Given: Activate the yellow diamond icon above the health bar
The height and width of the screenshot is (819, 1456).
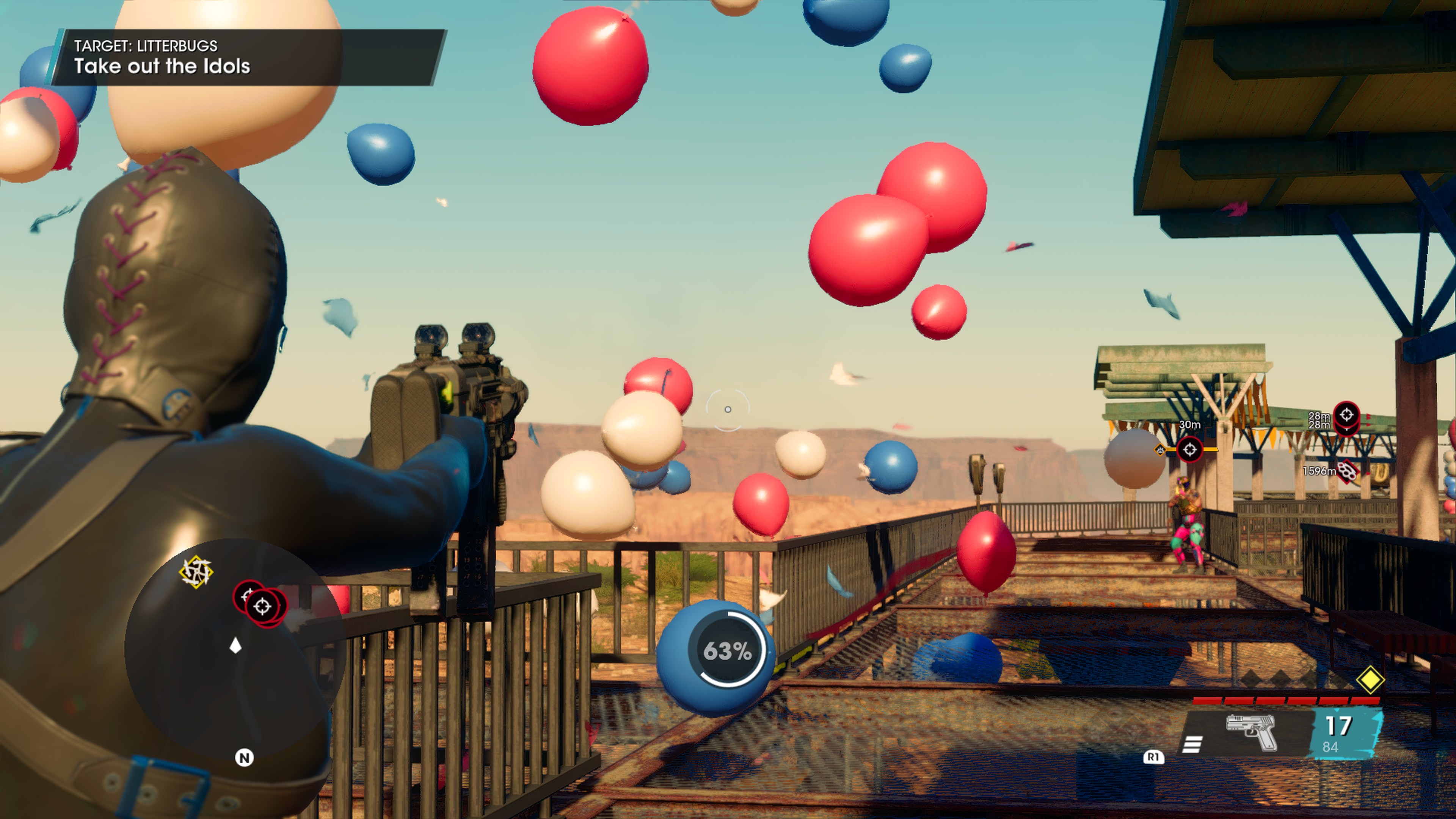Looking at the screenshot, I should (x=1370, y=679).
